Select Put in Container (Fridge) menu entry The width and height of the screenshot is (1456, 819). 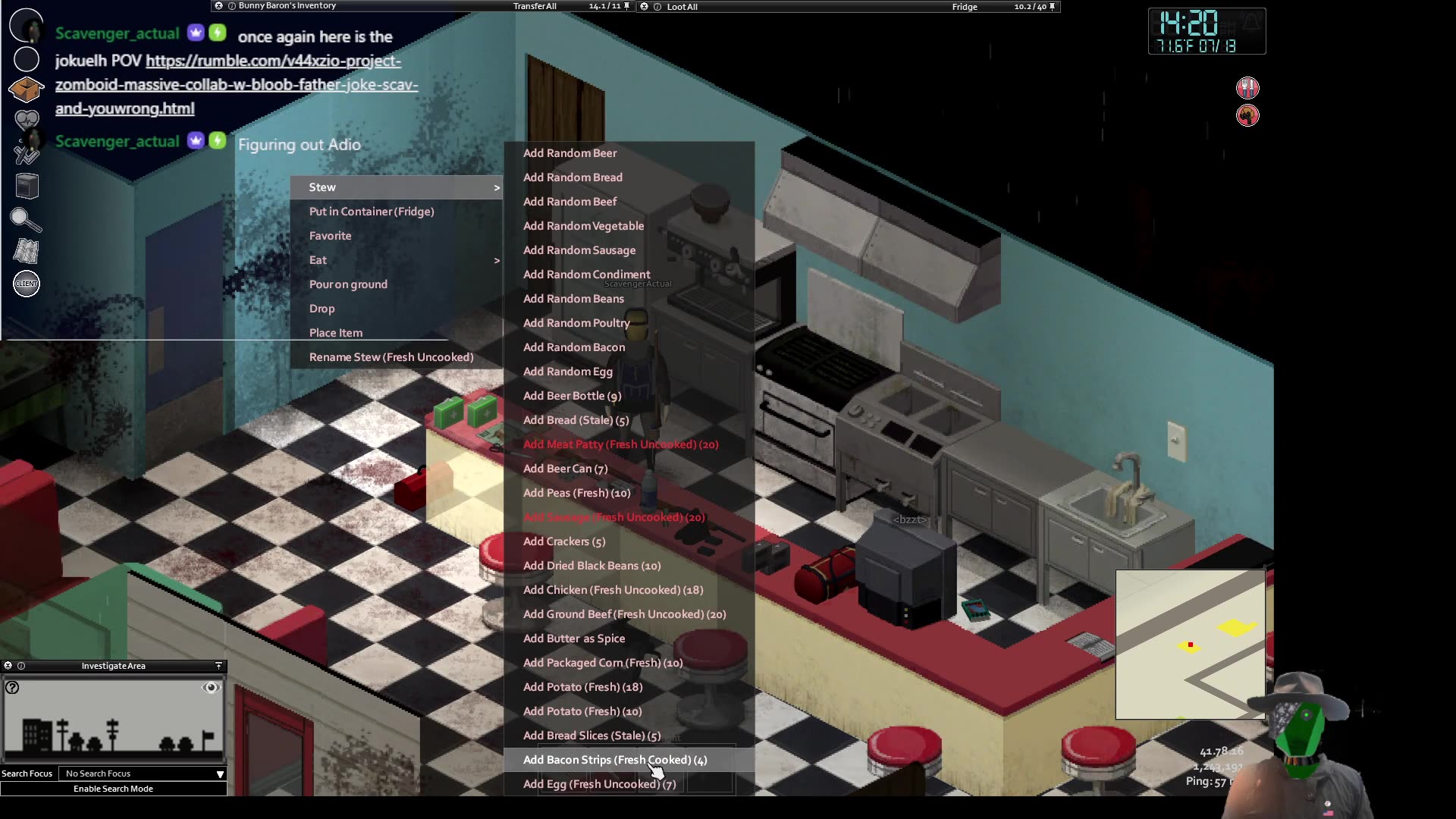tap(372, 212)
